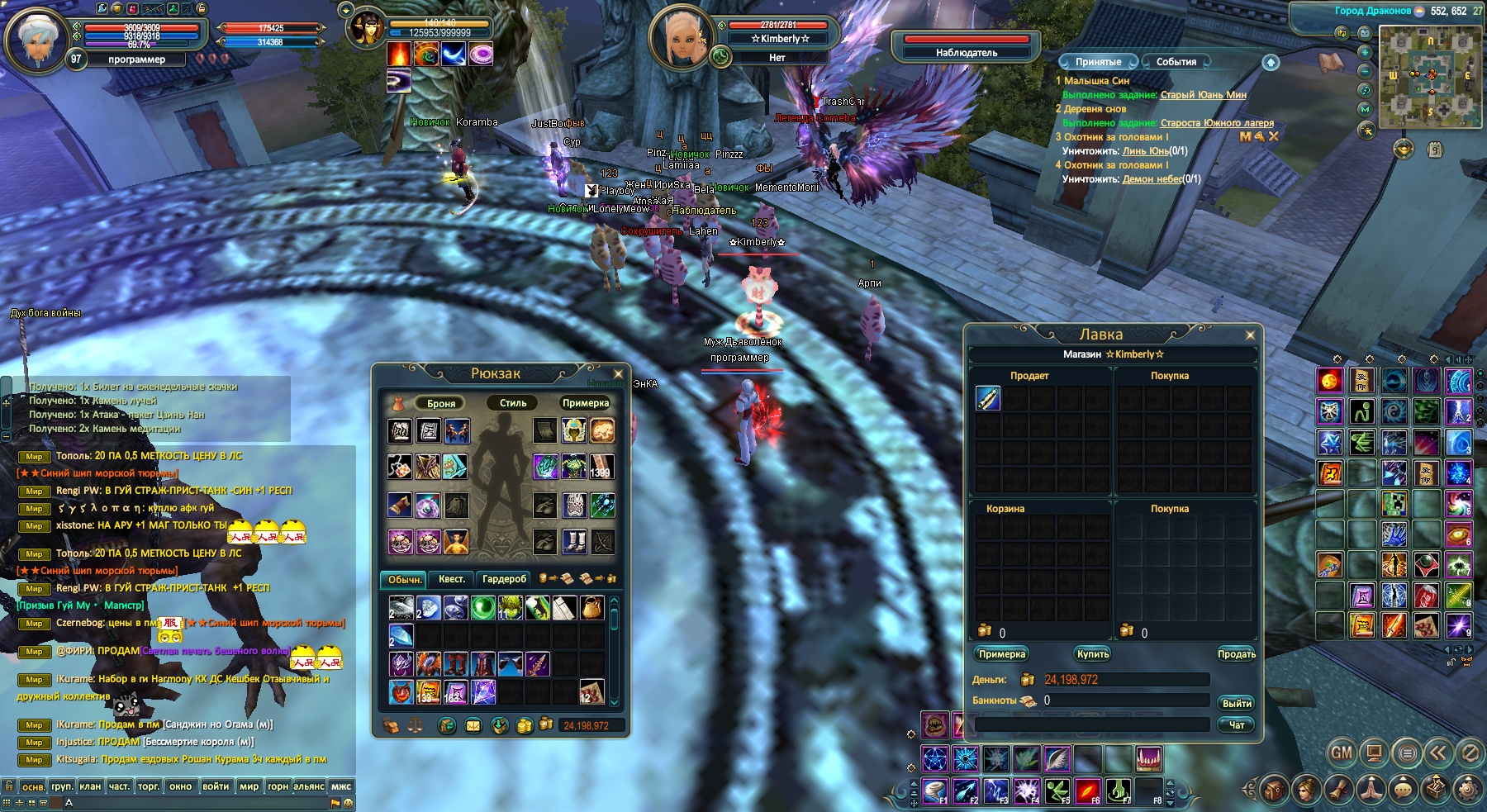1487x812 pixels.
Task: Click the Купить button in the shop
Action: click(x=1092, y=654)
